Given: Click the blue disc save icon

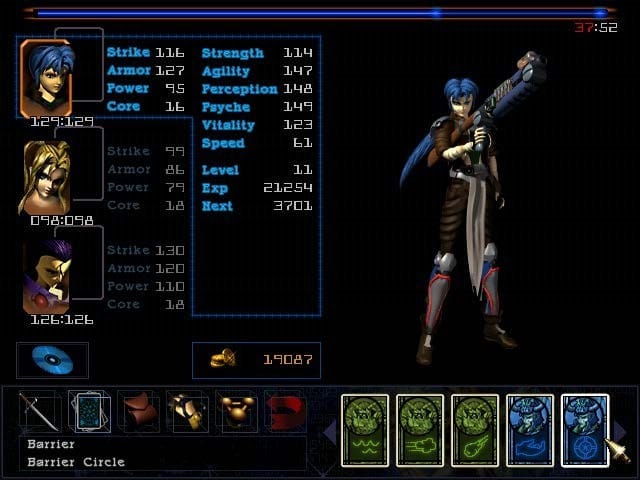Looking at the screenshot, I should tap(52, 360).
